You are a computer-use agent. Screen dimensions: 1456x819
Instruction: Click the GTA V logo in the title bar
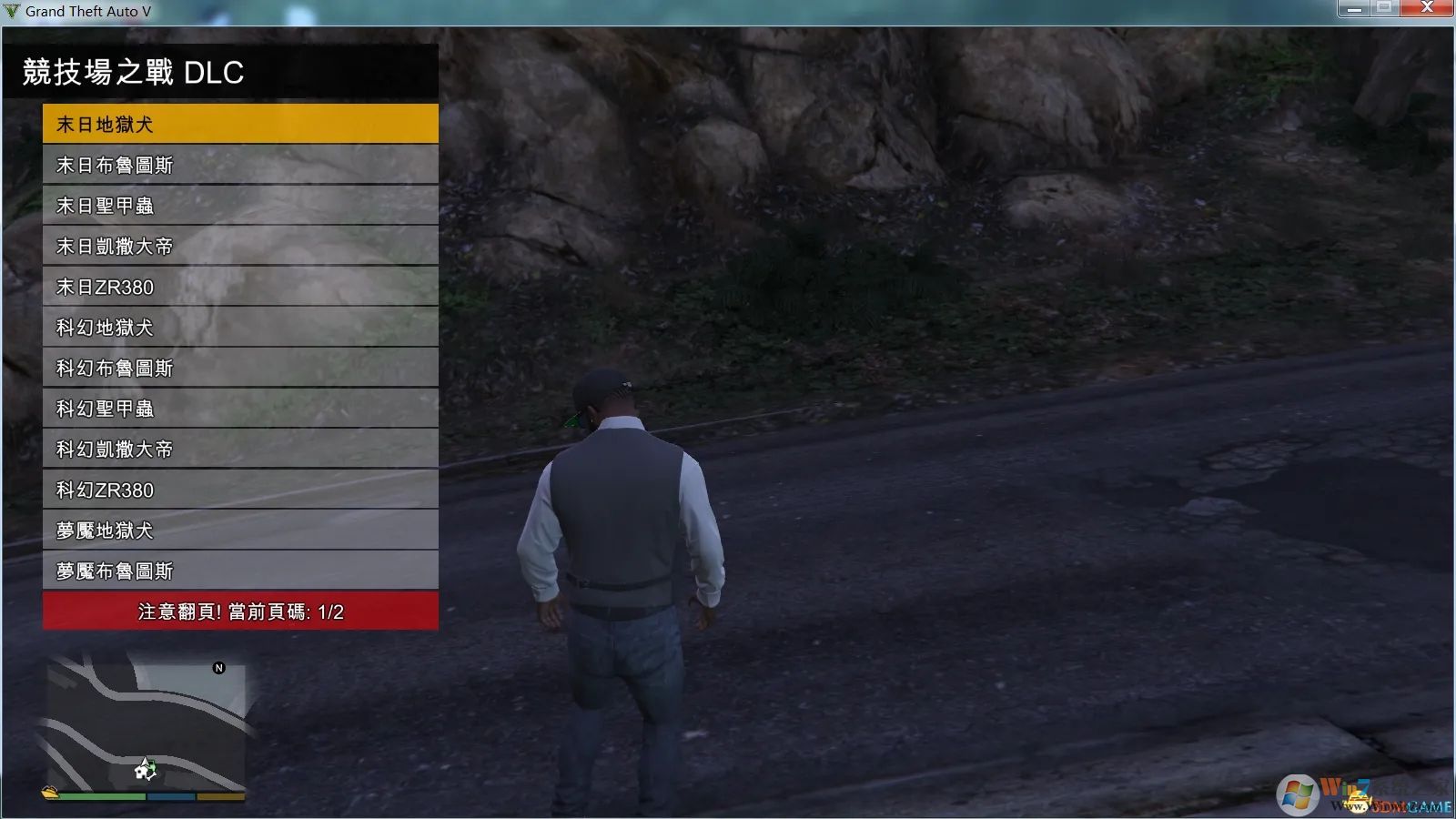(x=13, y=12)
